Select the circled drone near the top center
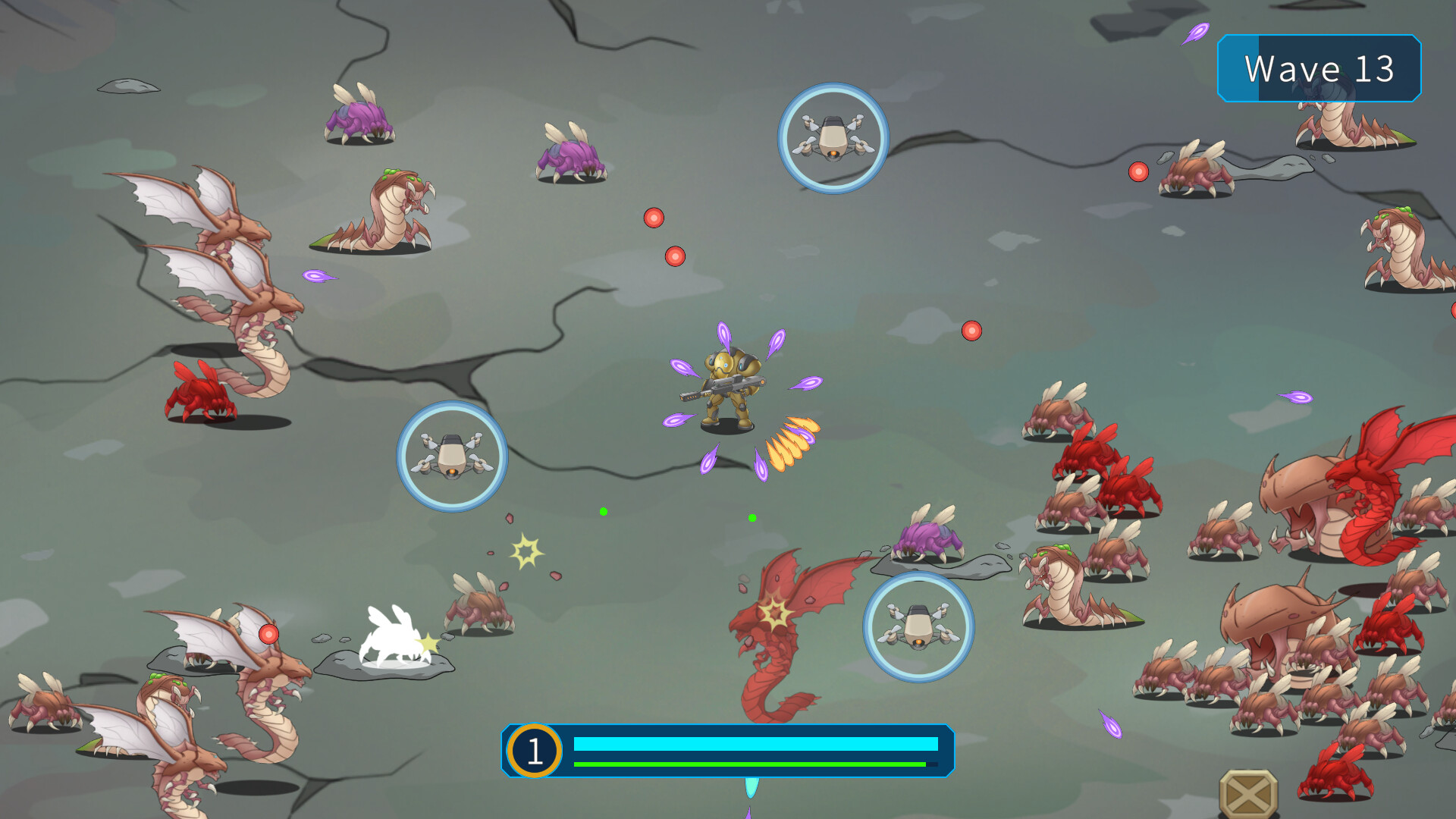1456x819 pixels. (x=833, y=136)
